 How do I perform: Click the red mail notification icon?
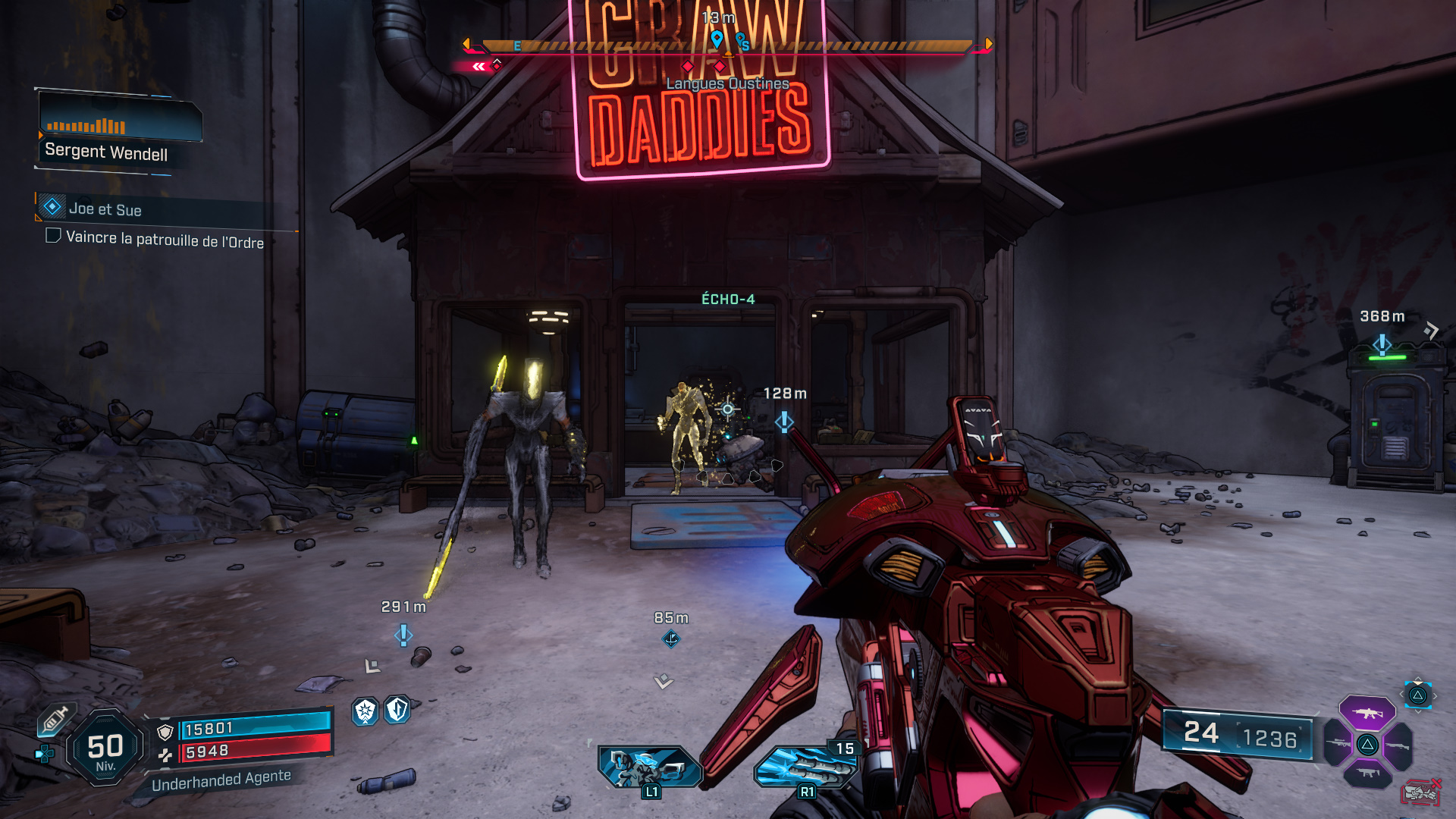coord(1421,792)
